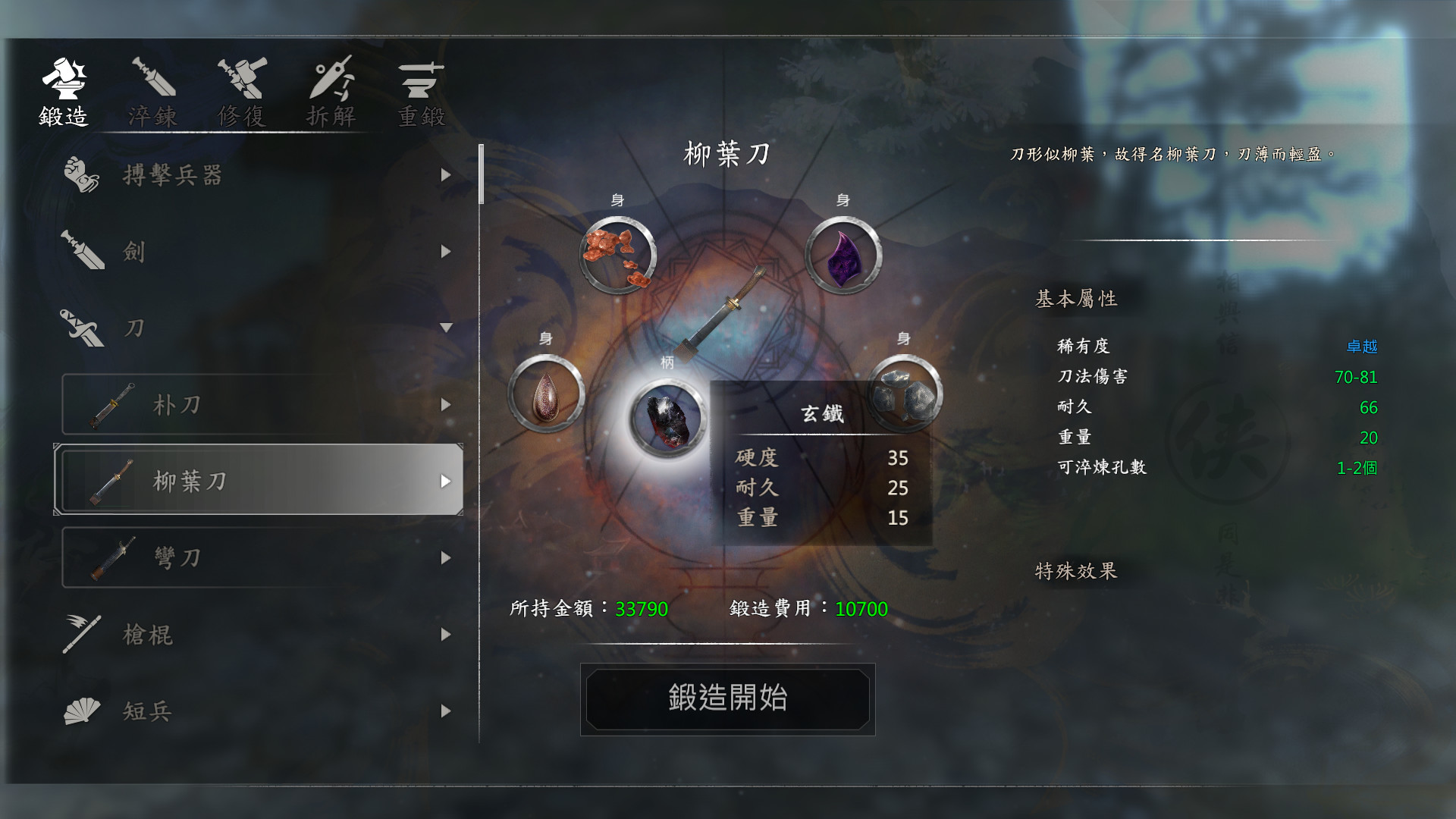Image resolution: width=1456 pixels, height=819 pixels.
Task: Select the red ore body material slot
Action: (618, 254)
